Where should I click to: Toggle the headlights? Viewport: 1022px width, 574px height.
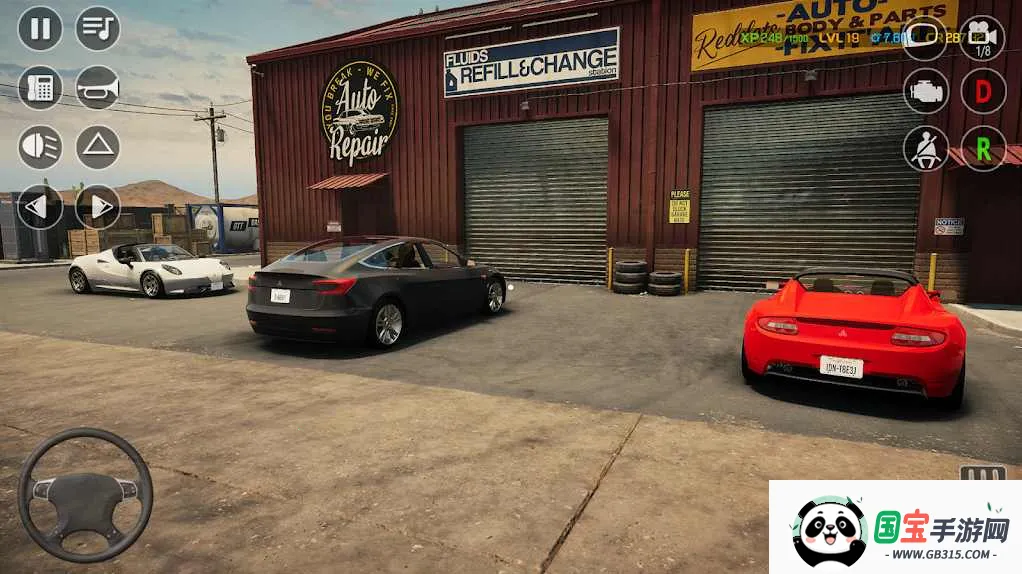[x=40, y=147]
